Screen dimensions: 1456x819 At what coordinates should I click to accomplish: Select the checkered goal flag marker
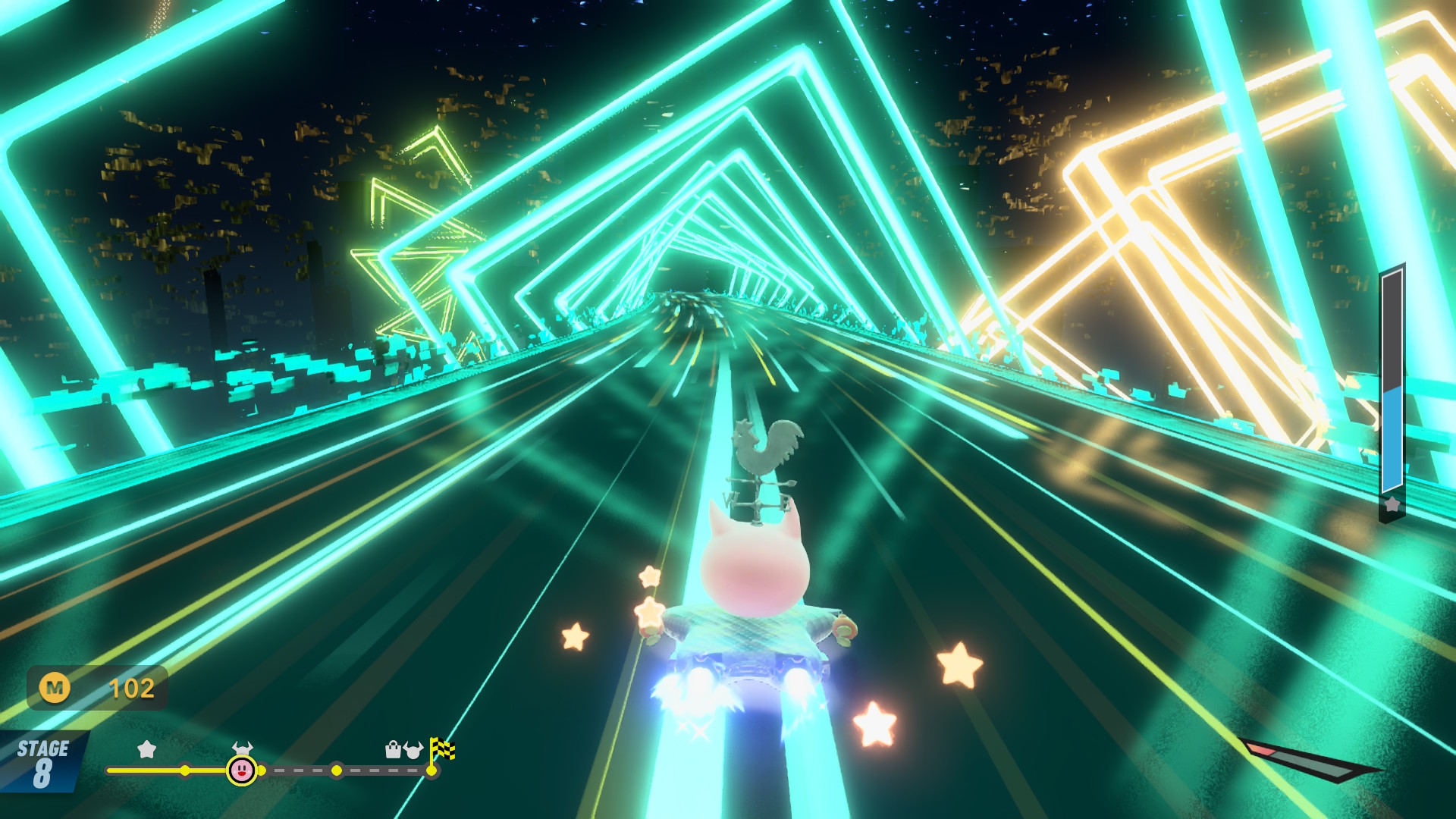tap(441, 750)
